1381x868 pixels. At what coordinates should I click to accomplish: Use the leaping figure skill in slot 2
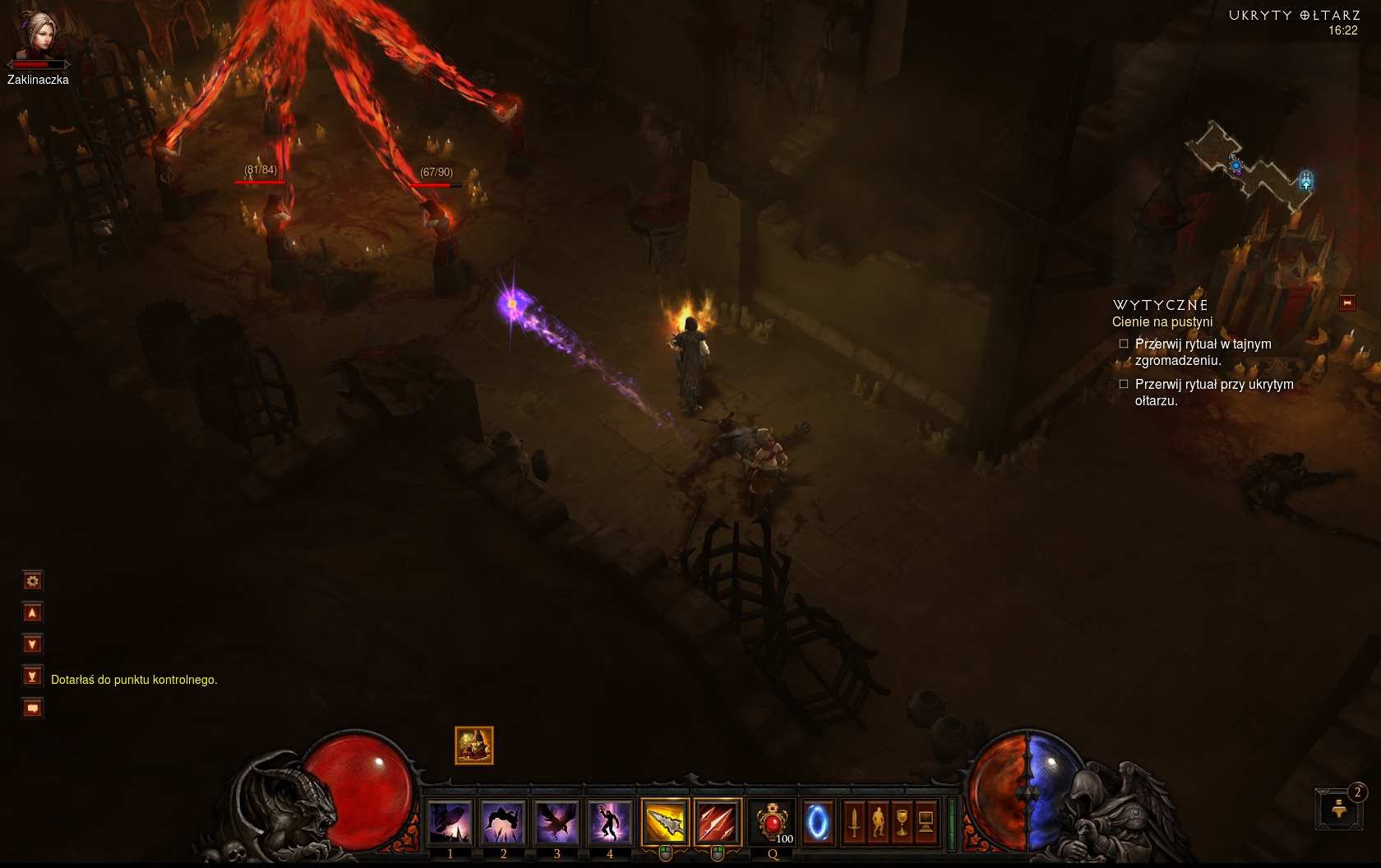click(x=503, y=822)
